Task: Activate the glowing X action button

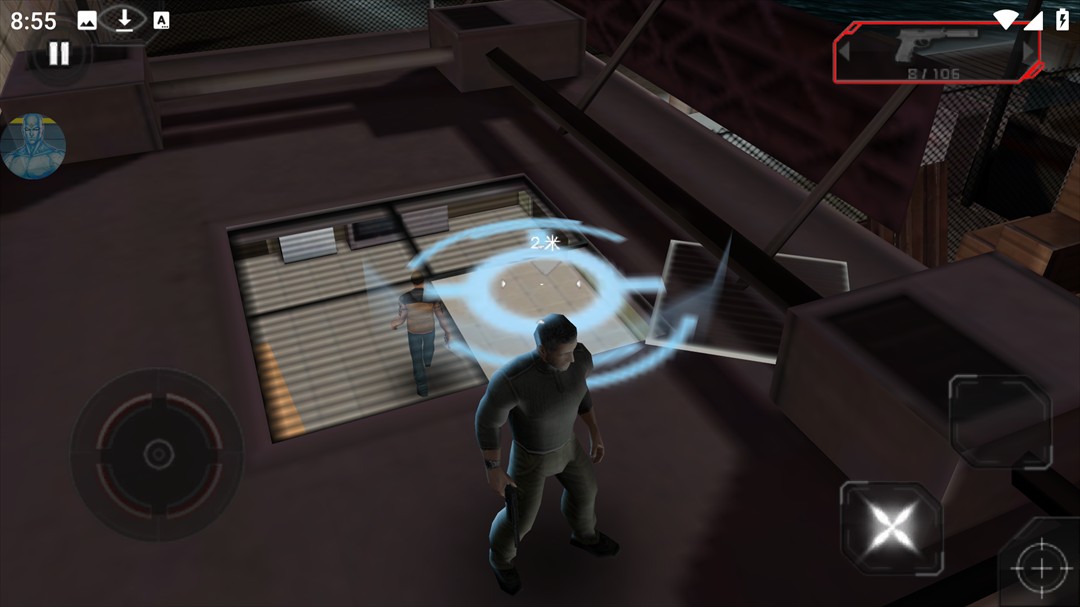Action: pyautogui.click(x=891, y=527)
